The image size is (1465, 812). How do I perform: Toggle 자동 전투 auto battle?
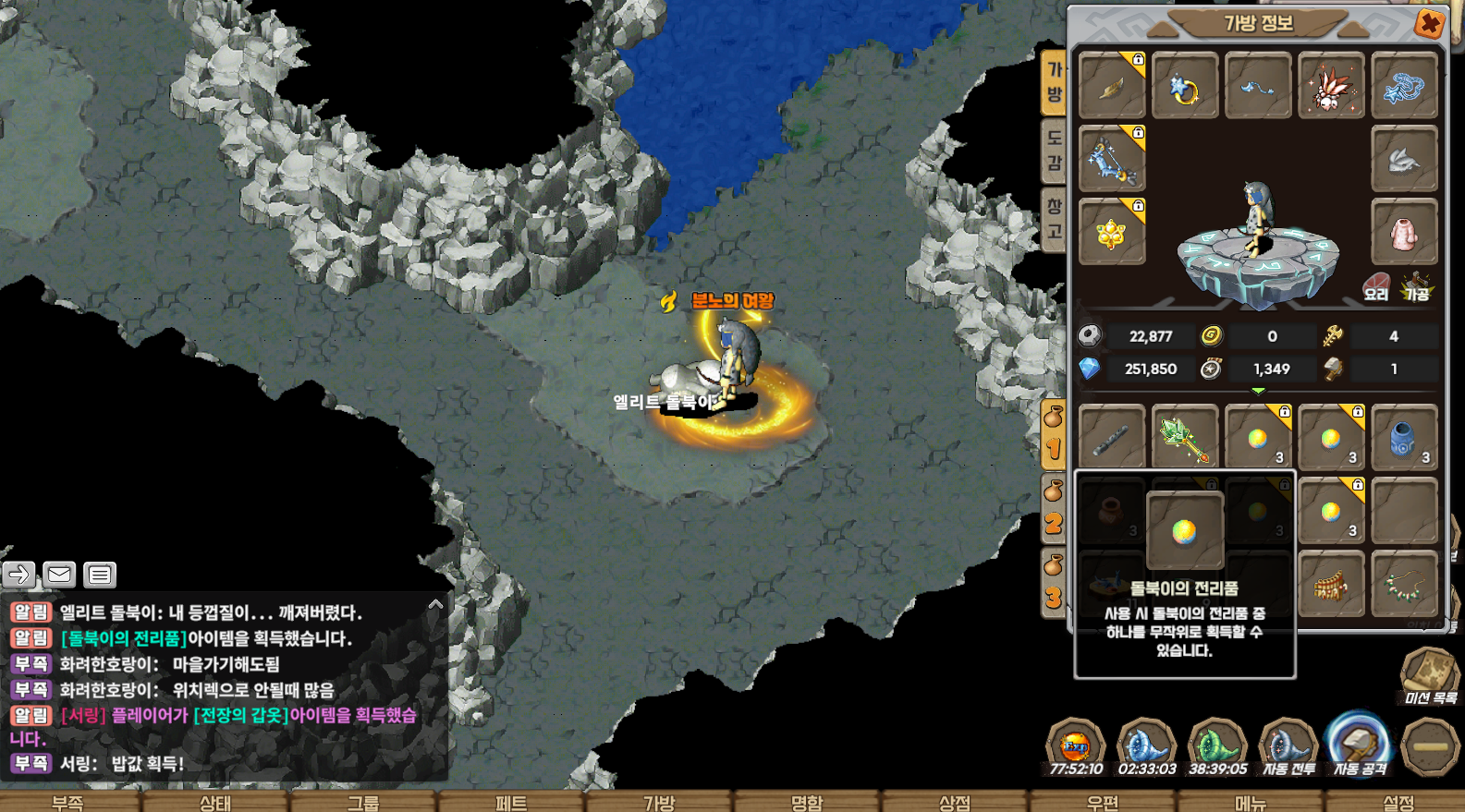[1288, 746]
